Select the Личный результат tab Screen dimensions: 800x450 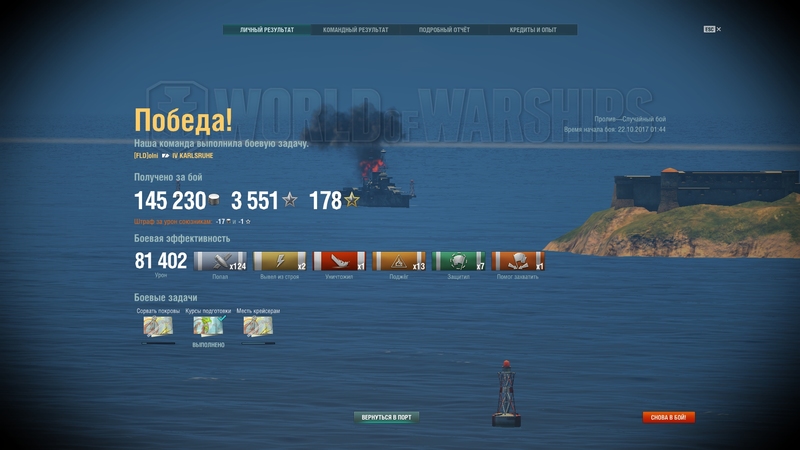pyautogui.click(x=267, y=30)
